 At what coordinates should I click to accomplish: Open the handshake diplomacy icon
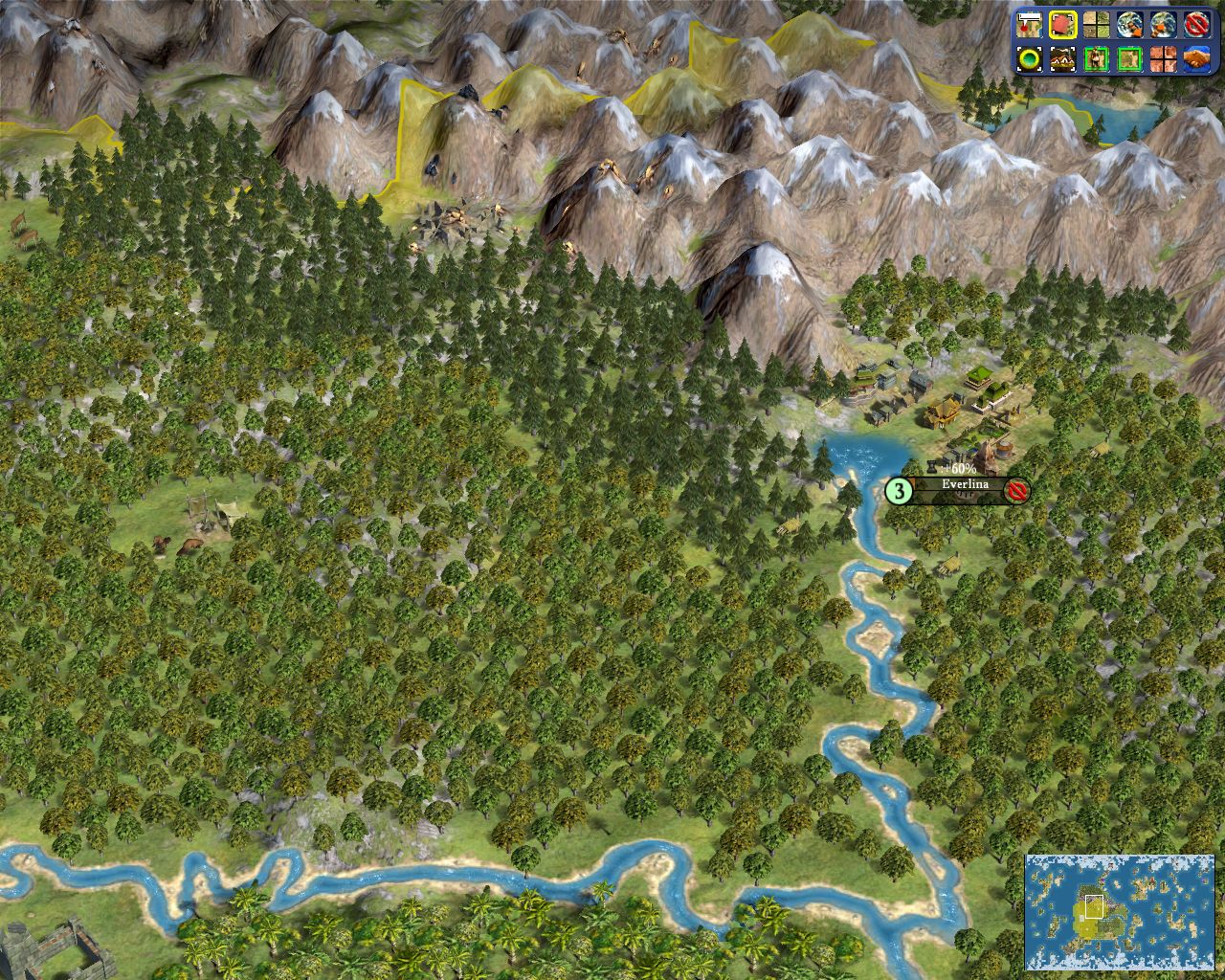coord(1196,59)
